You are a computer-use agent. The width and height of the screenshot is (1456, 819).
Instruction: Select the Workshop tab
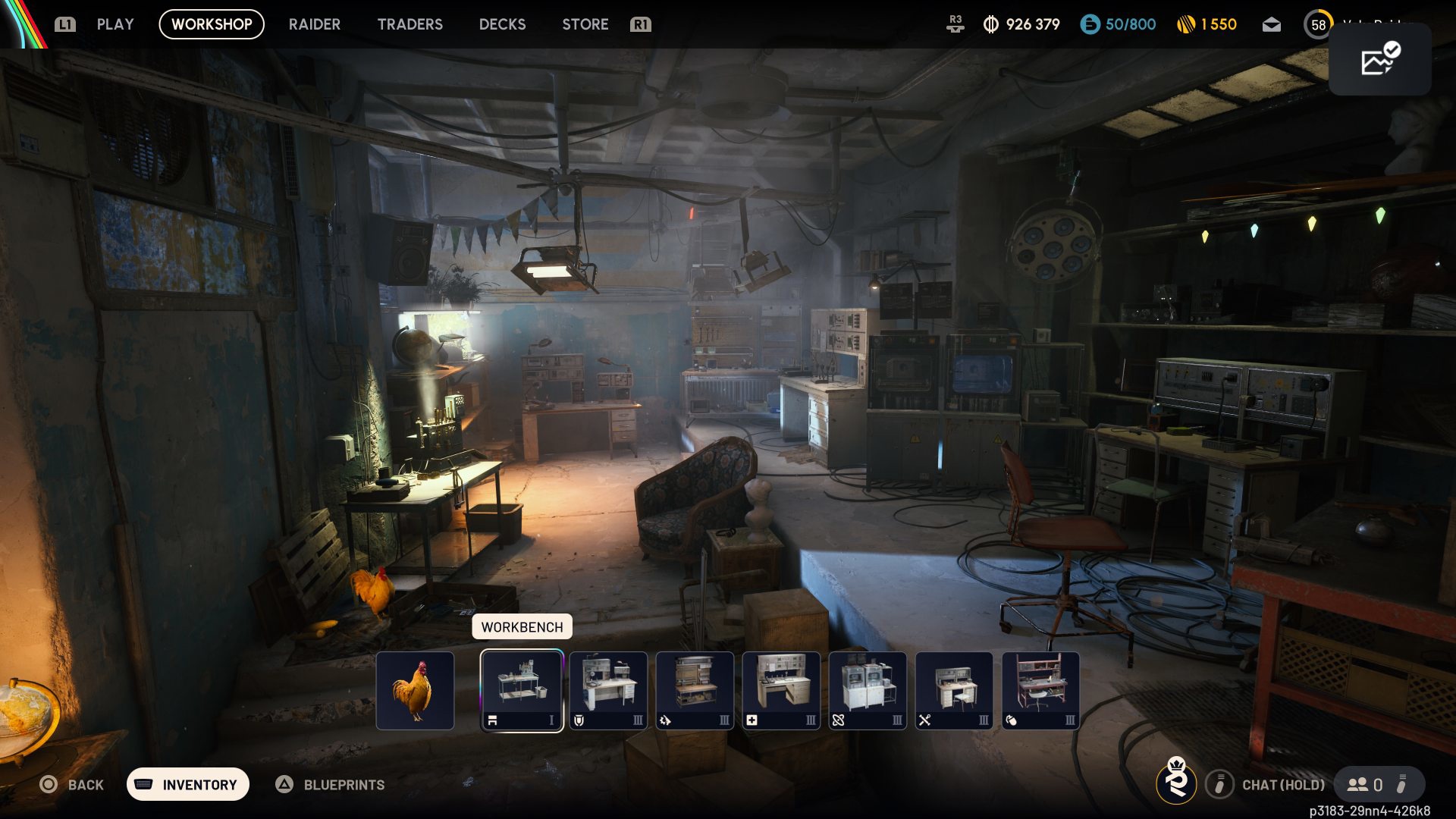click(x=212, y=24)
